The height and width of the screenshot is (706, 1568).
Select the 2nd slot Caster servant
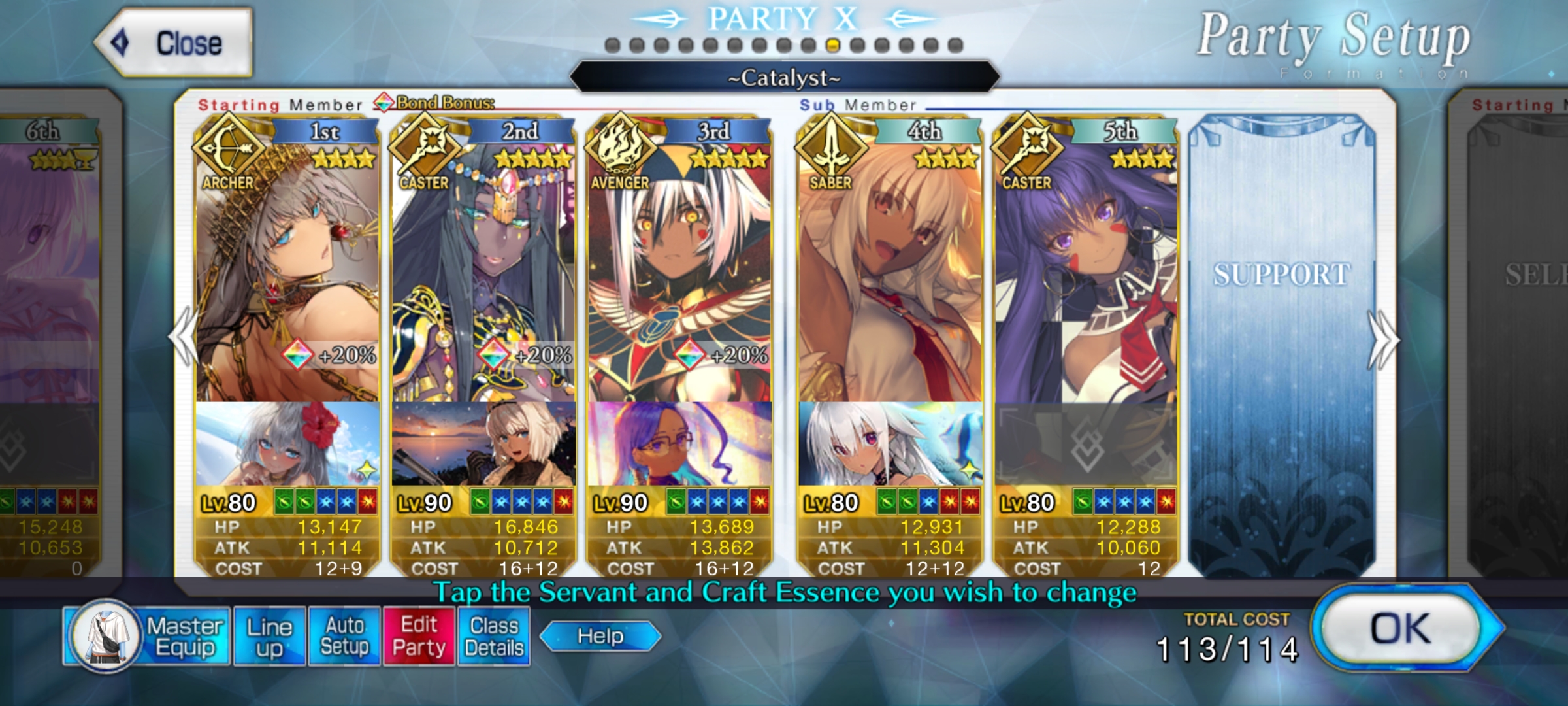(483, 275)
